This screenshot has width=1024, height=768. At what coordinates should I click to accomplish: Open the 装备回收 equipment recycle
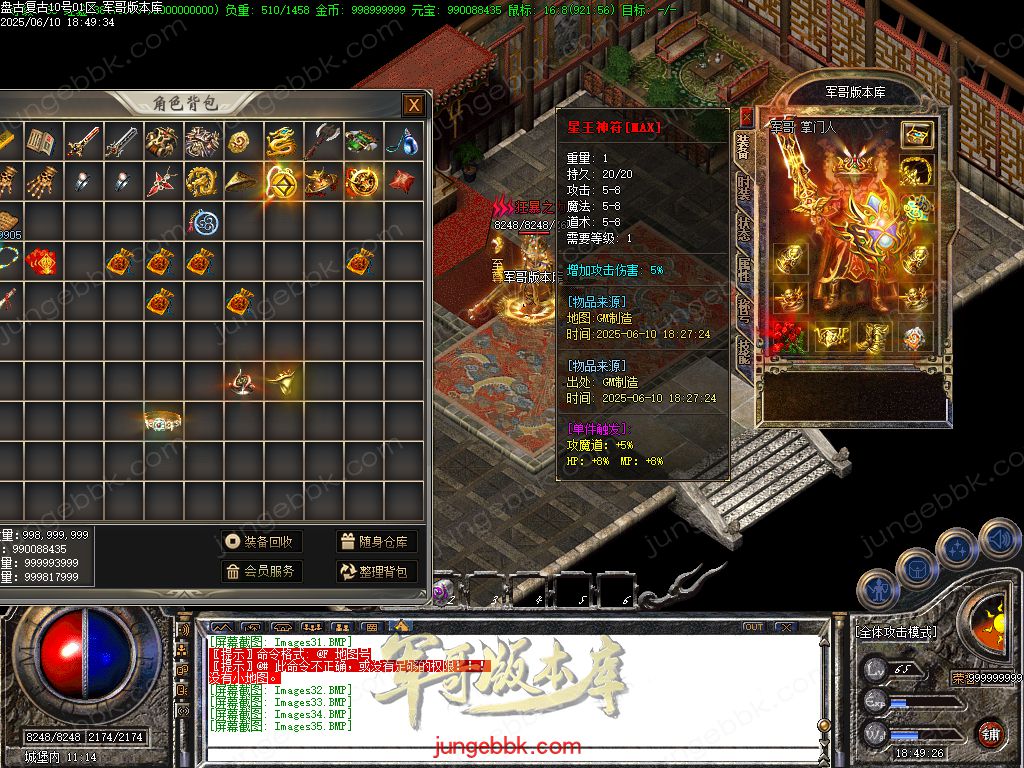coord(261,542)
